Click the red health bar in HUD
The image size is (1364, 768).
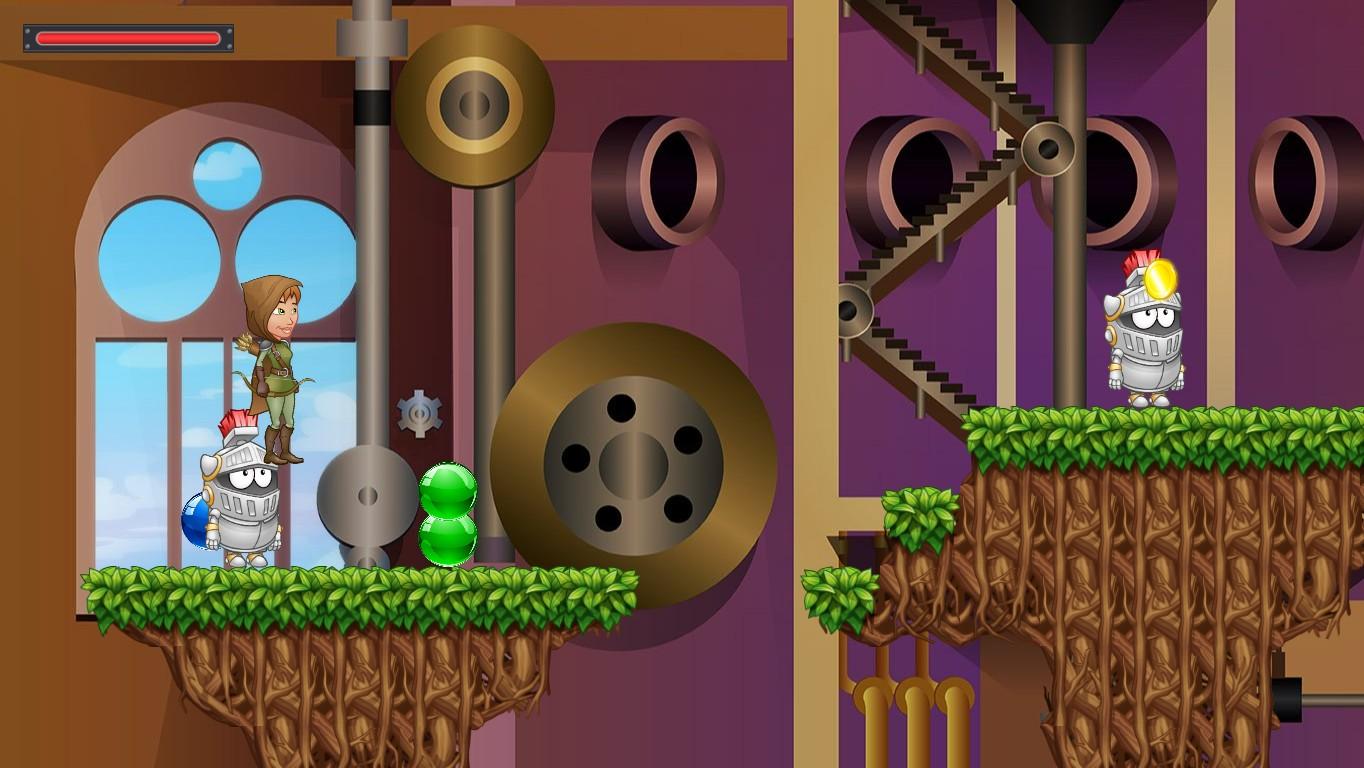pyautogui.click(x=127, y=37)
